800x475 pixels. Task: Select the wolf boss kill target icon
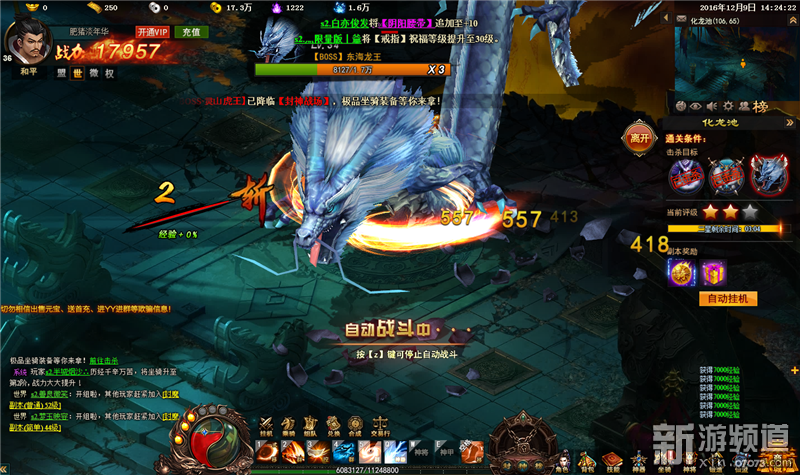765,177
